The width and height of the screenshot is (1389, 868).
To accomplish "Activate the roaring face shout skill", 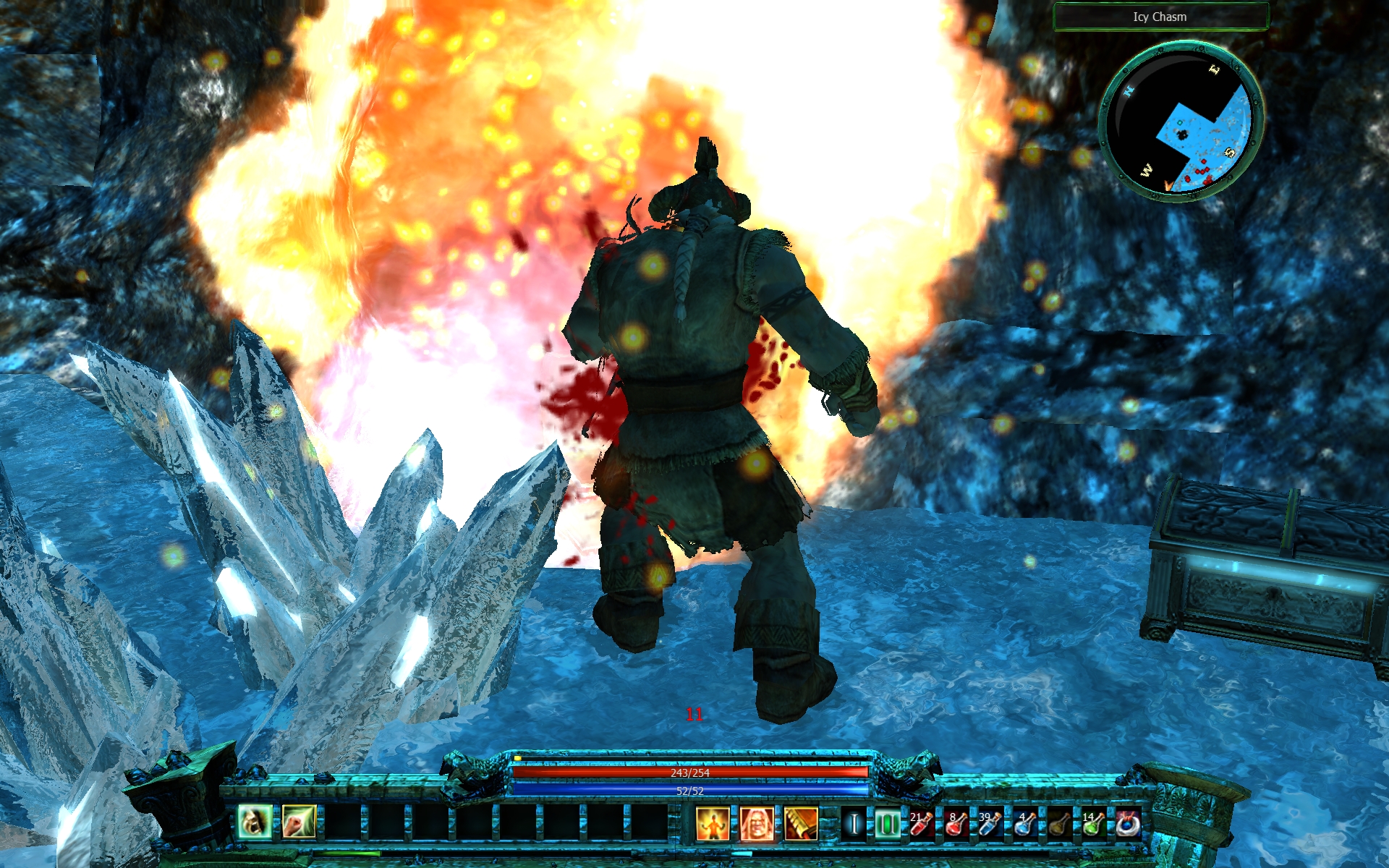I will point(255,822).
